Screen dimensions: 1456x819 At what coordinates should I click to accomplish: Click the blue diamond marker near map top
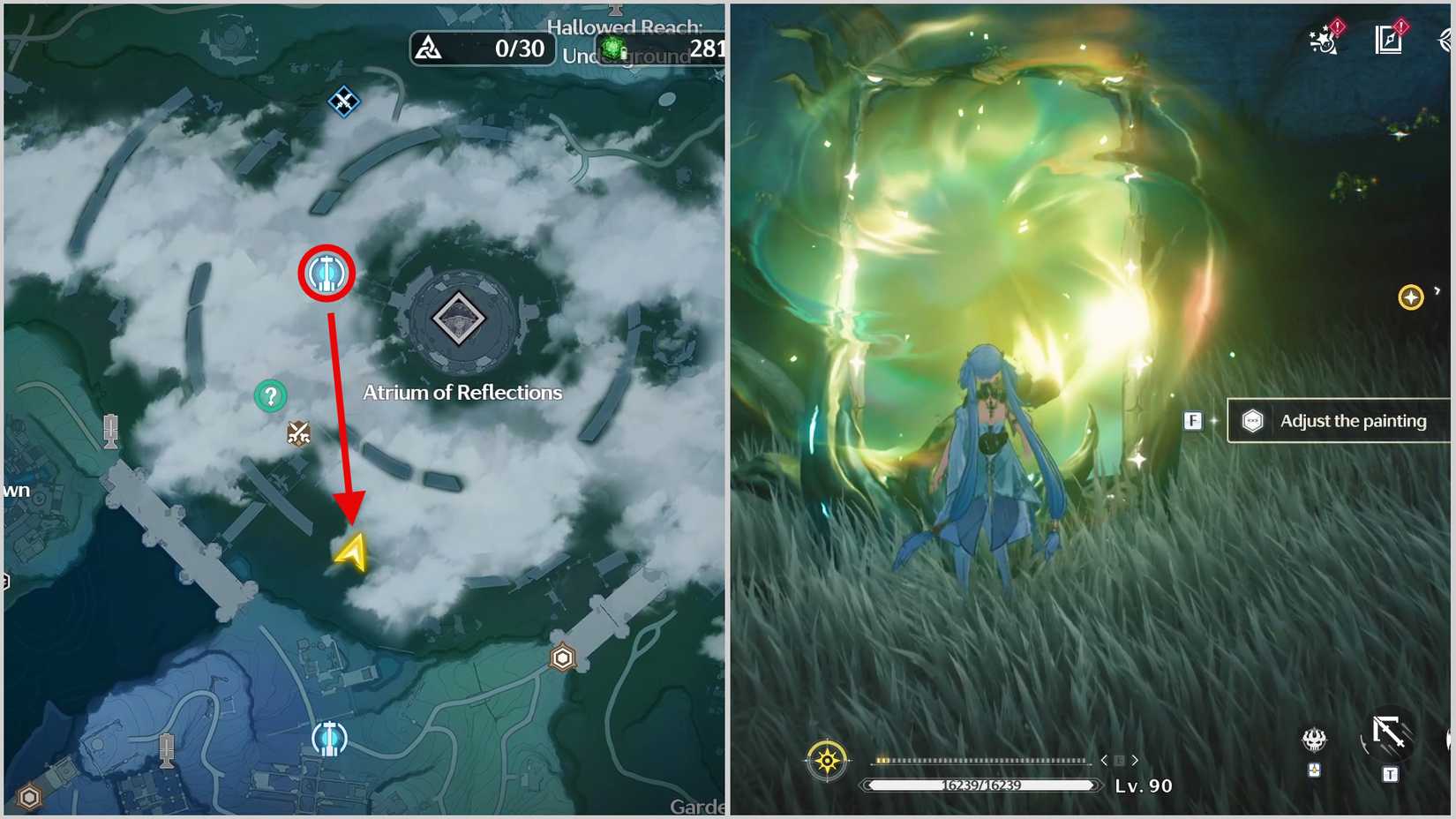[343, 101]
